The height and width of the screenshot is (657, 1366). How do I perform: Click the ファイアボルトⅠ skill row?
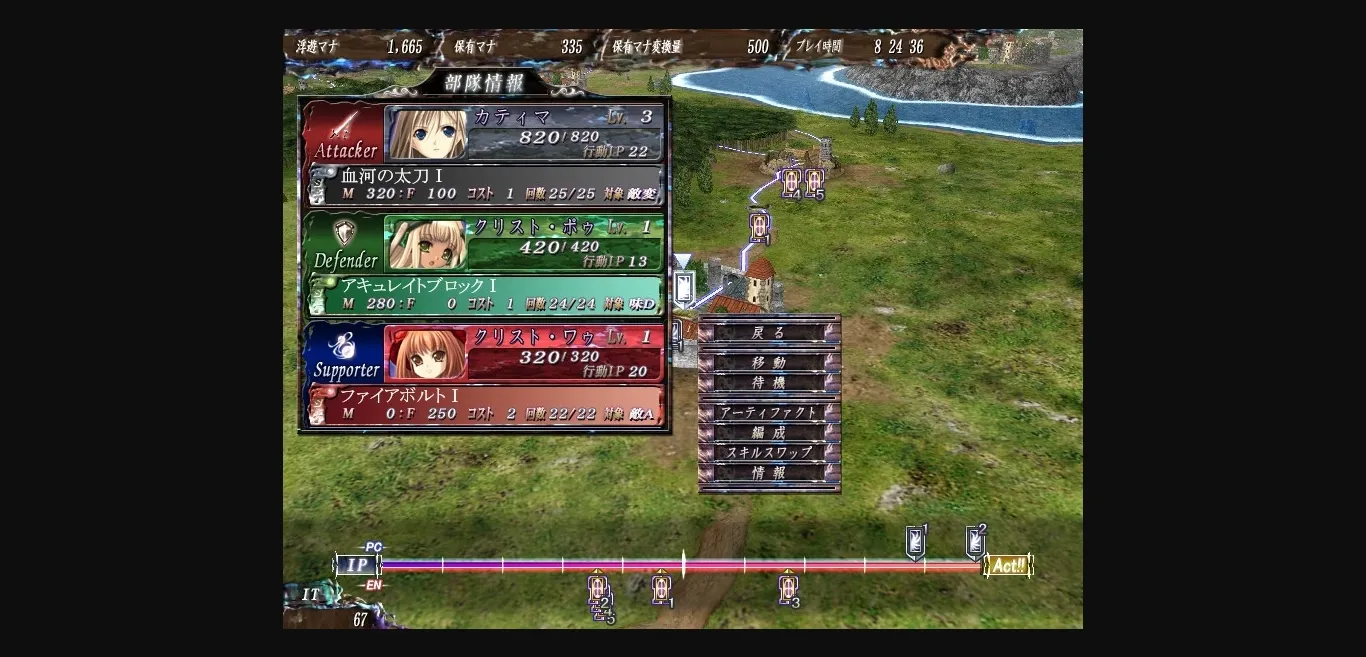[x=484, y=405]
